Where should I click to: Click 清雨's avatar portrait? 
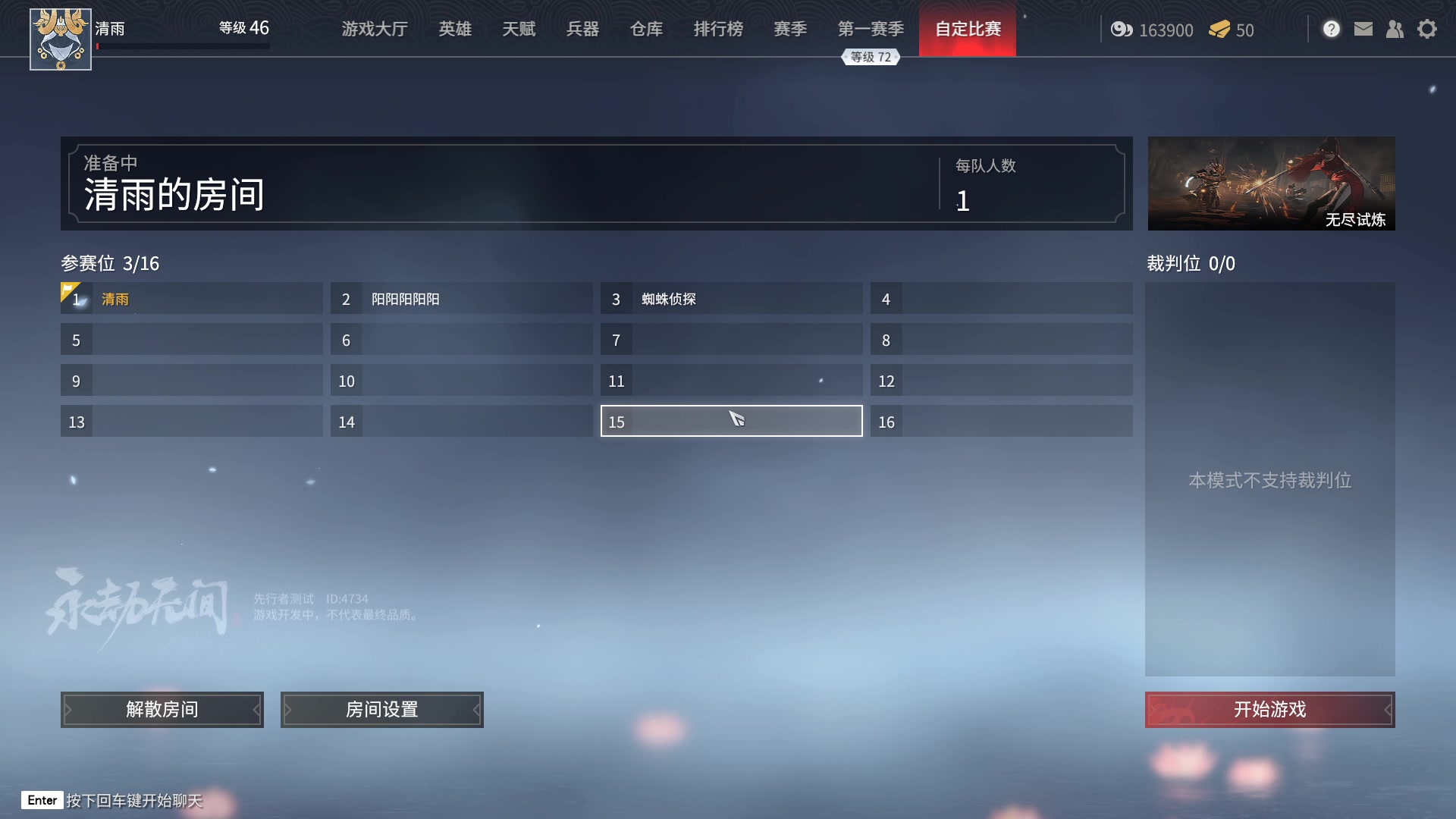point(61,39)
